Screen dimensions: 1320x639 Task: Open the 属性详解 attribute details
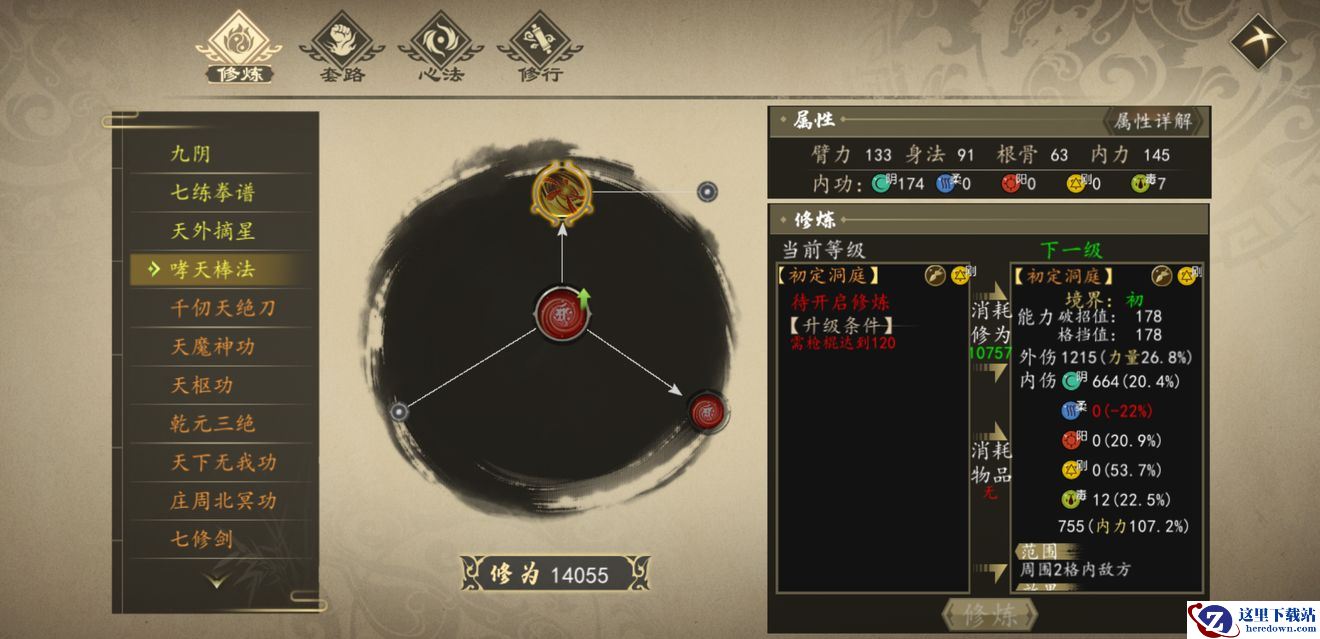coord(1153,121)
